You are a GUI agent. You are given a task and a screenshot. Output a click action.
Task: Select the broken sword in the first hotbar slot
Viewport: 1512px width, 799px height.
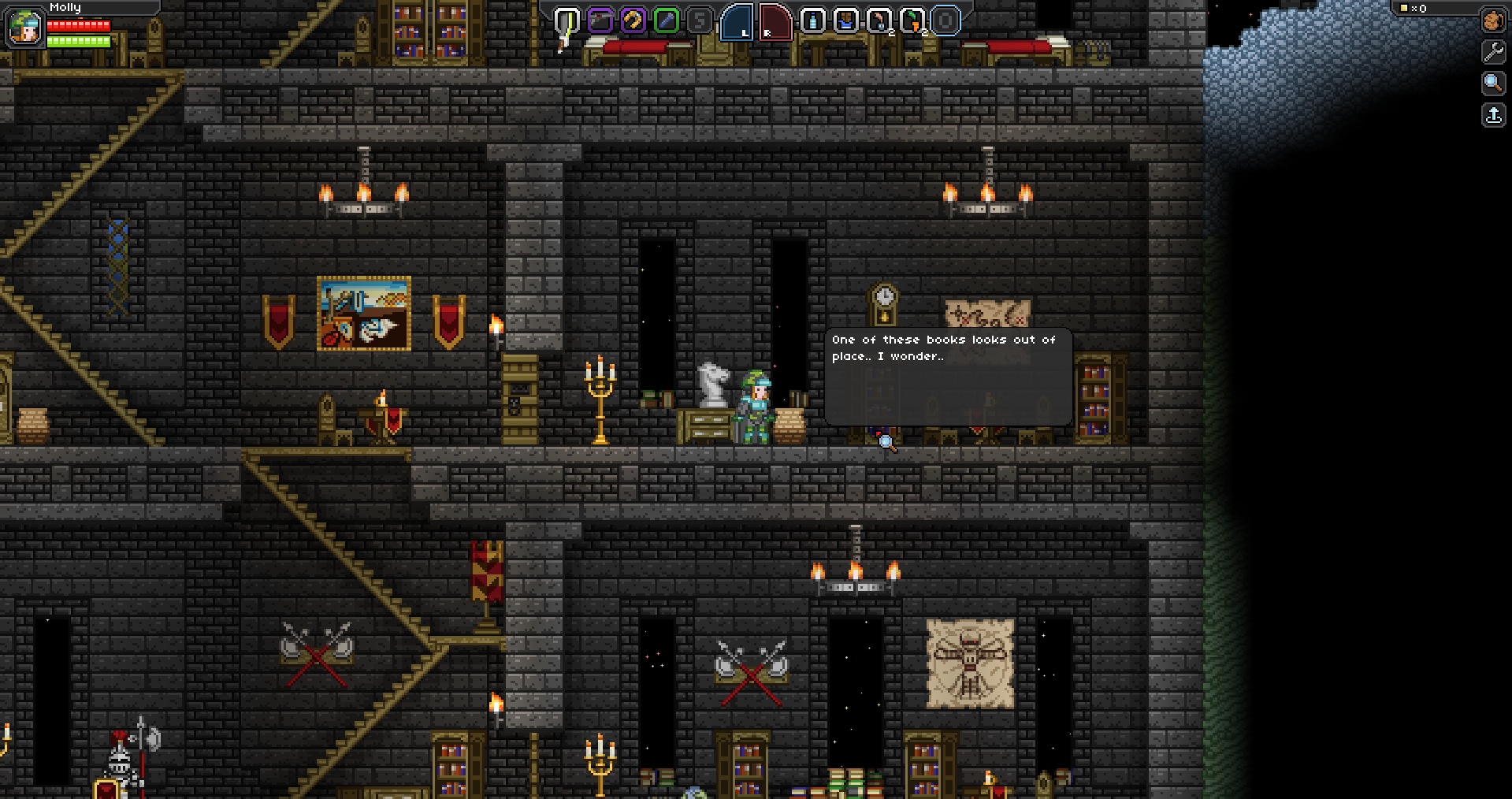(566, 22)
